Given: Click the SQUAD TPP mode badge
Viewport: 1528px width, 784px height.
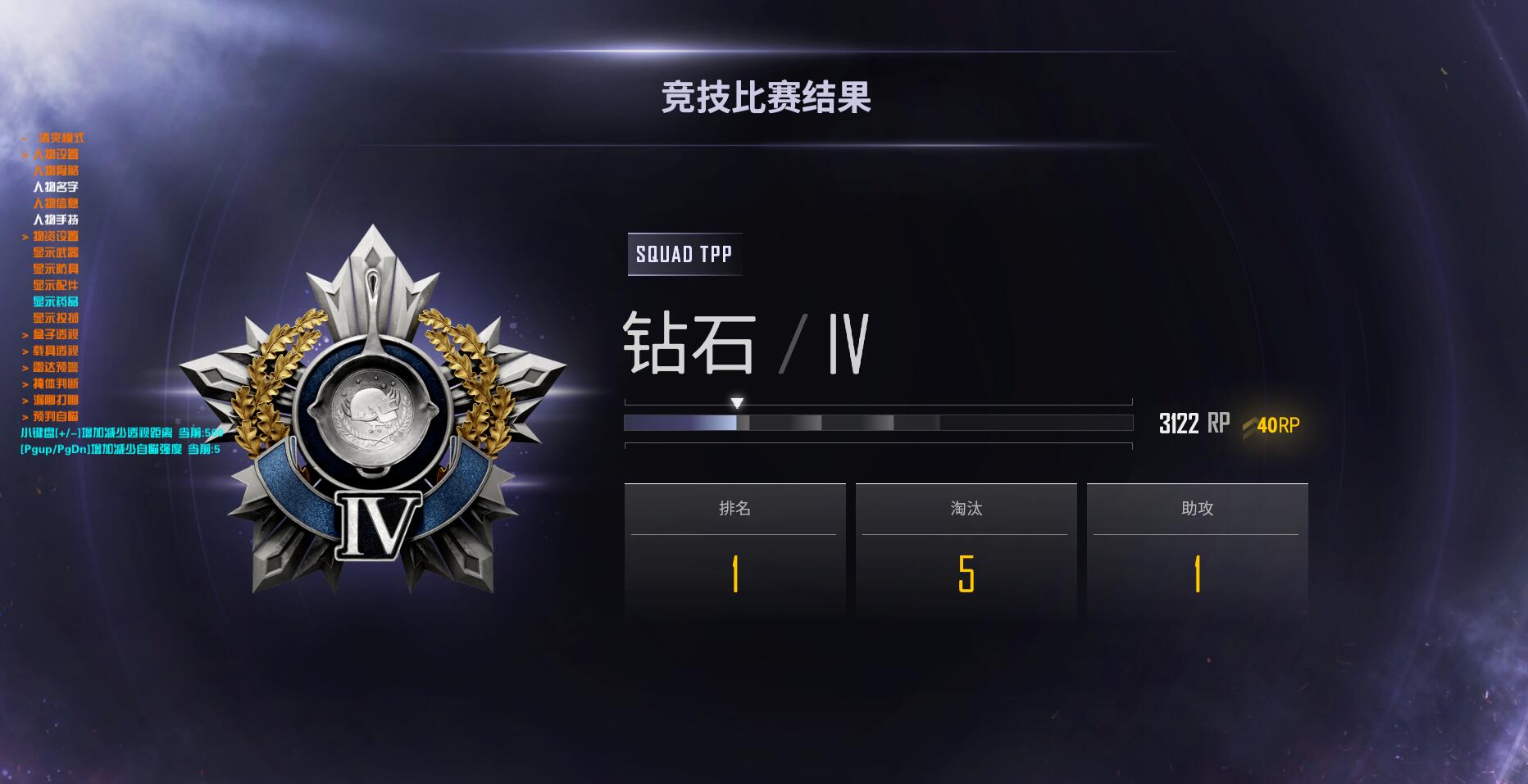Looking at the screenshot, I should 684,254.
